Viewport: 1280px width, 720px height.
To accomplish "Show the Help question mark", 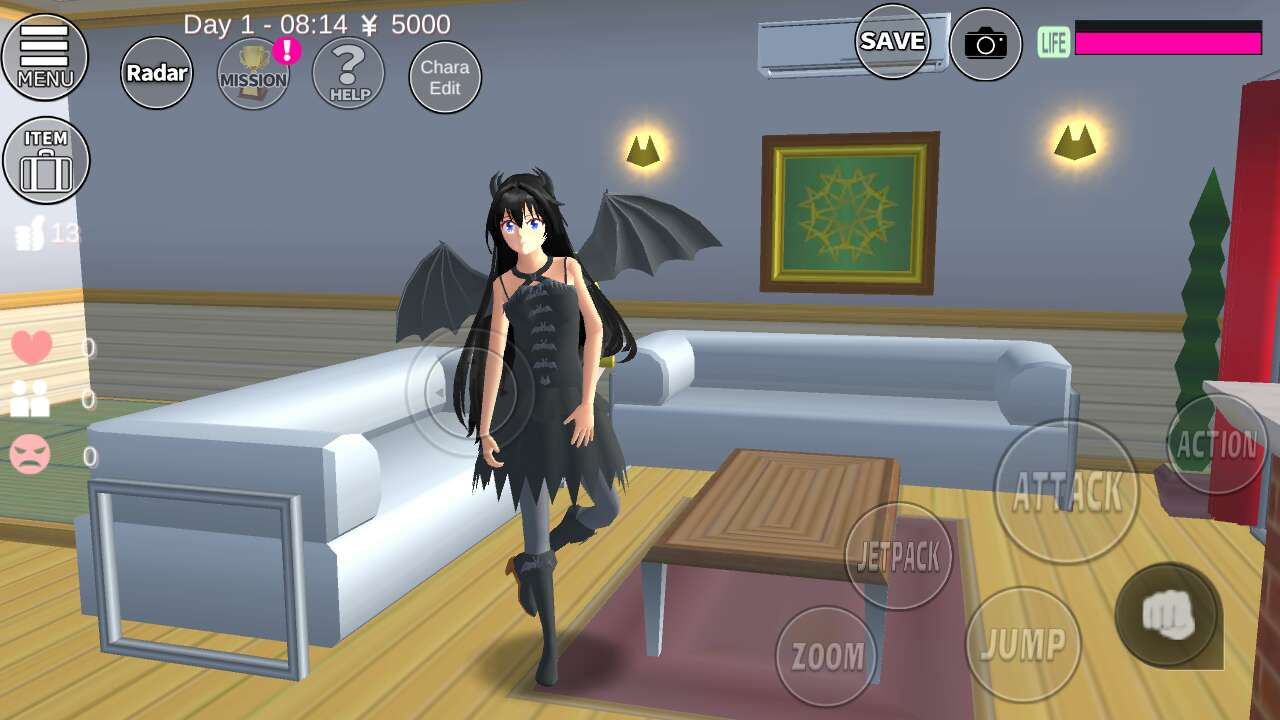I will (x=348, y=74).
